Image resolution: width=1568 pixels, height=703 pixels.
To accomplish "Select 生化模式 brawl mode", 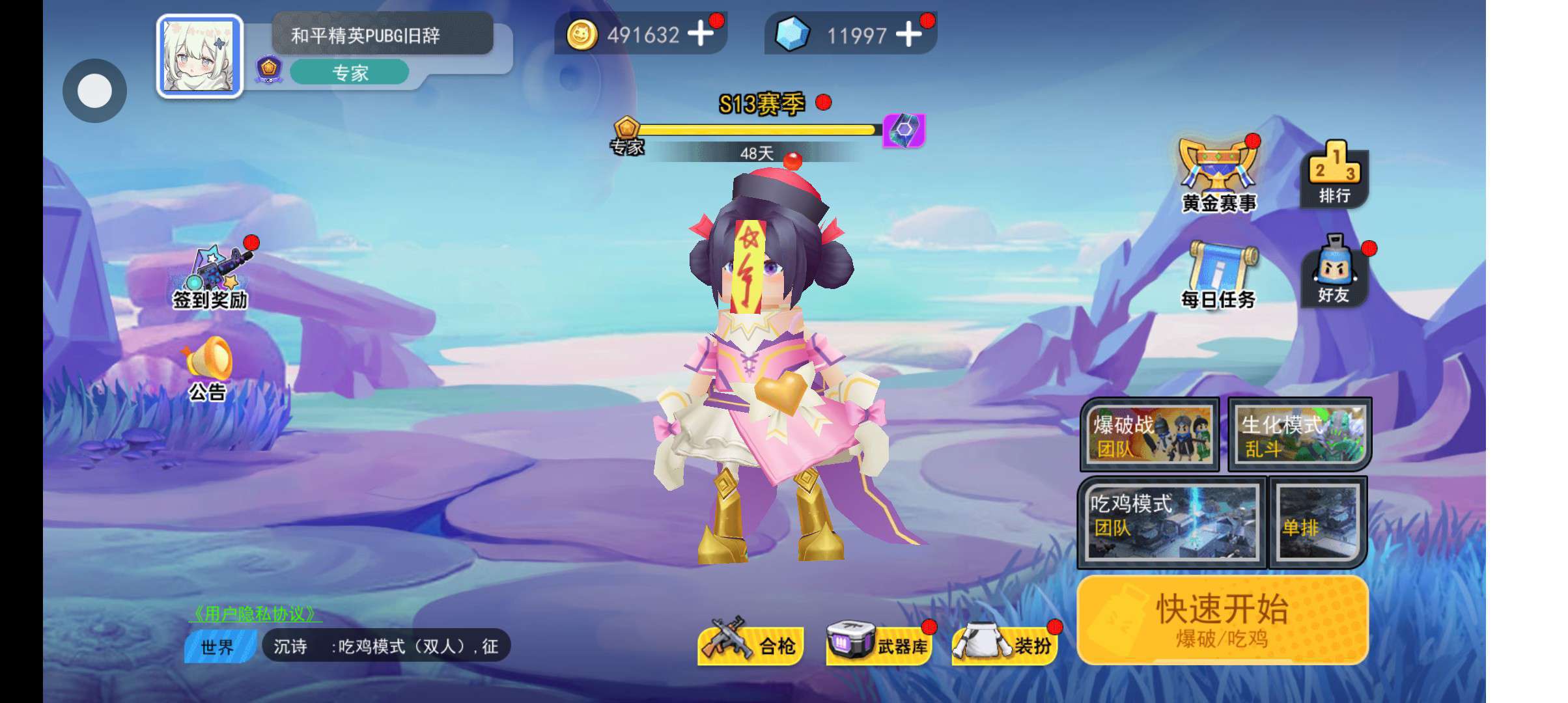I will (x=1300, y=434).
